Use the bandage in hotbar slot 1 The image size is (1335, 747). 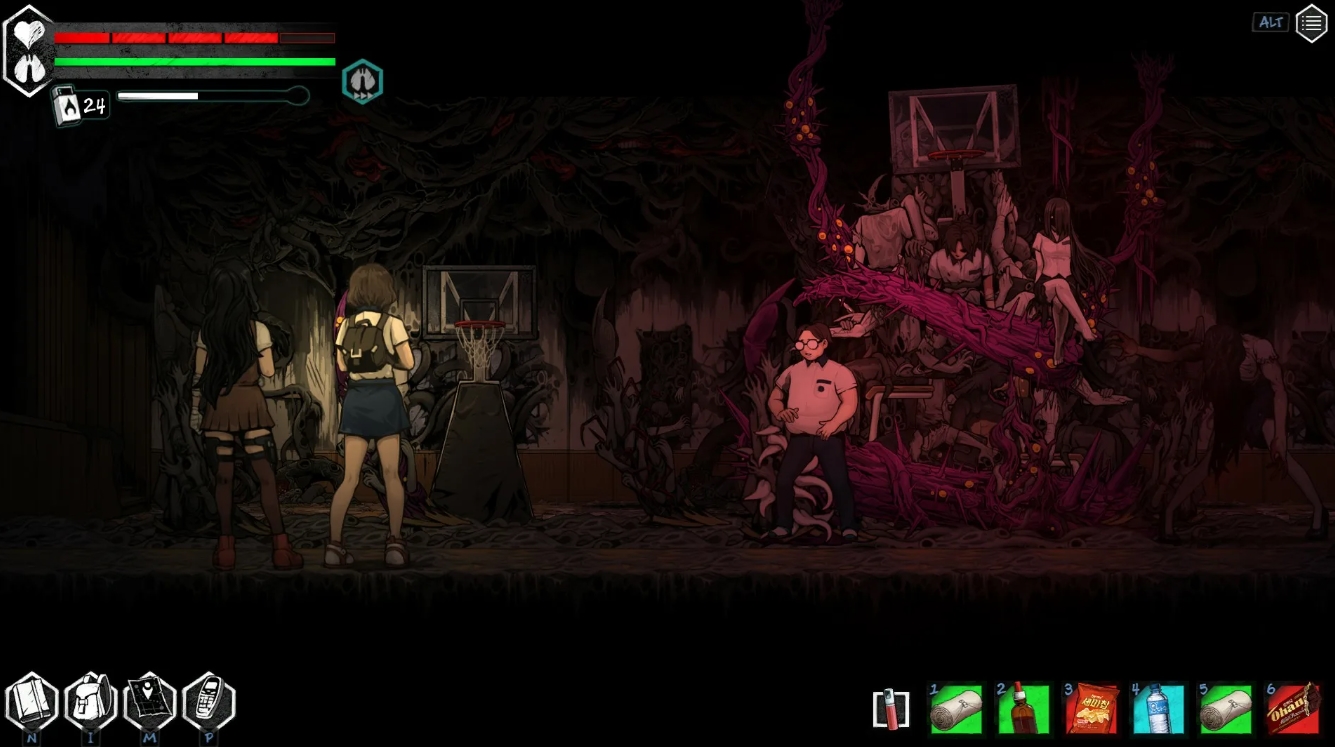point(956,709)
